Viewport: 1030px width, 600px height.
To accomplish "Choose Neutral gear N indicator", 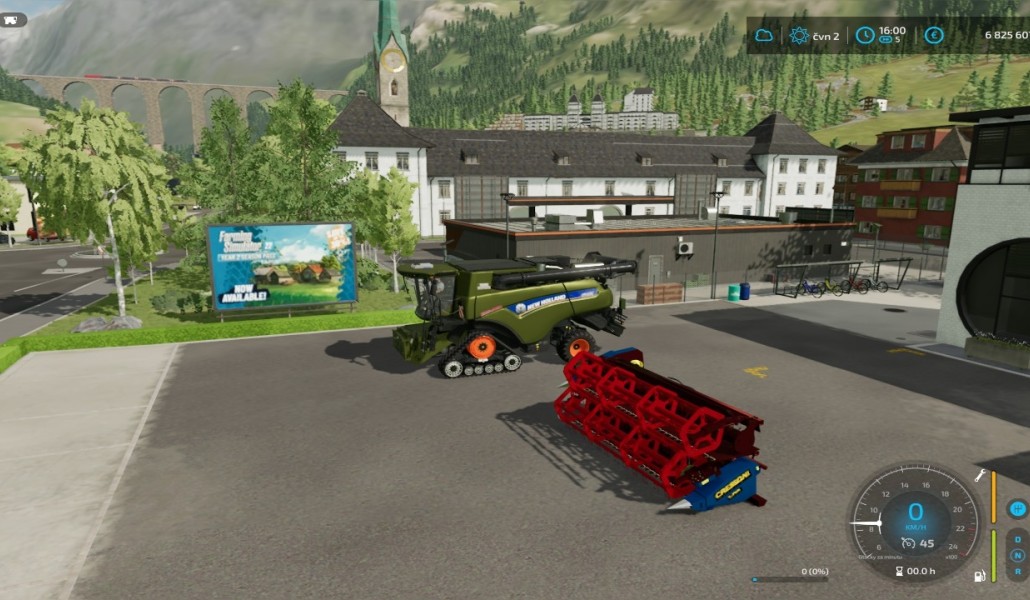I will pyautogui.click(x=1017, y=555).
